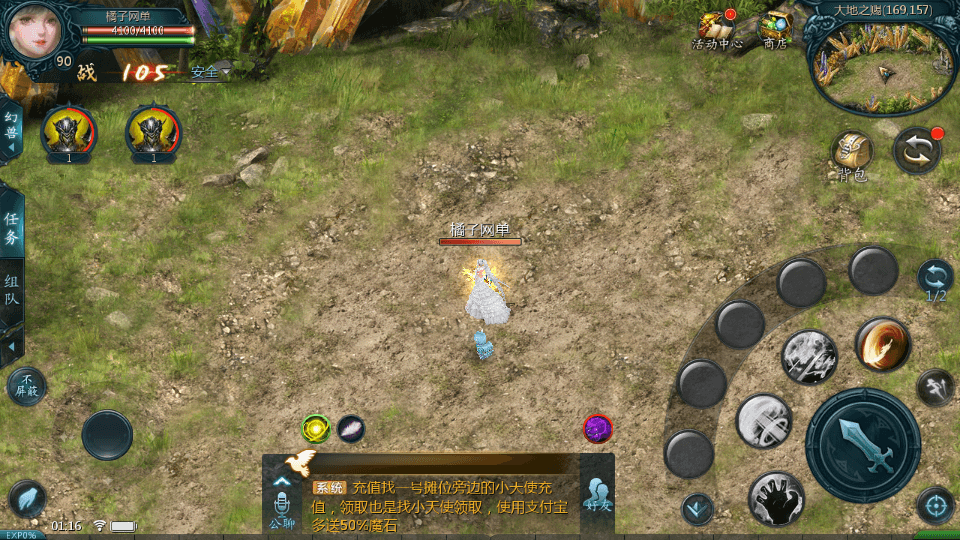Use the main sword attack button
Screen dimensions: 960x540
click(x=862, y=445)
